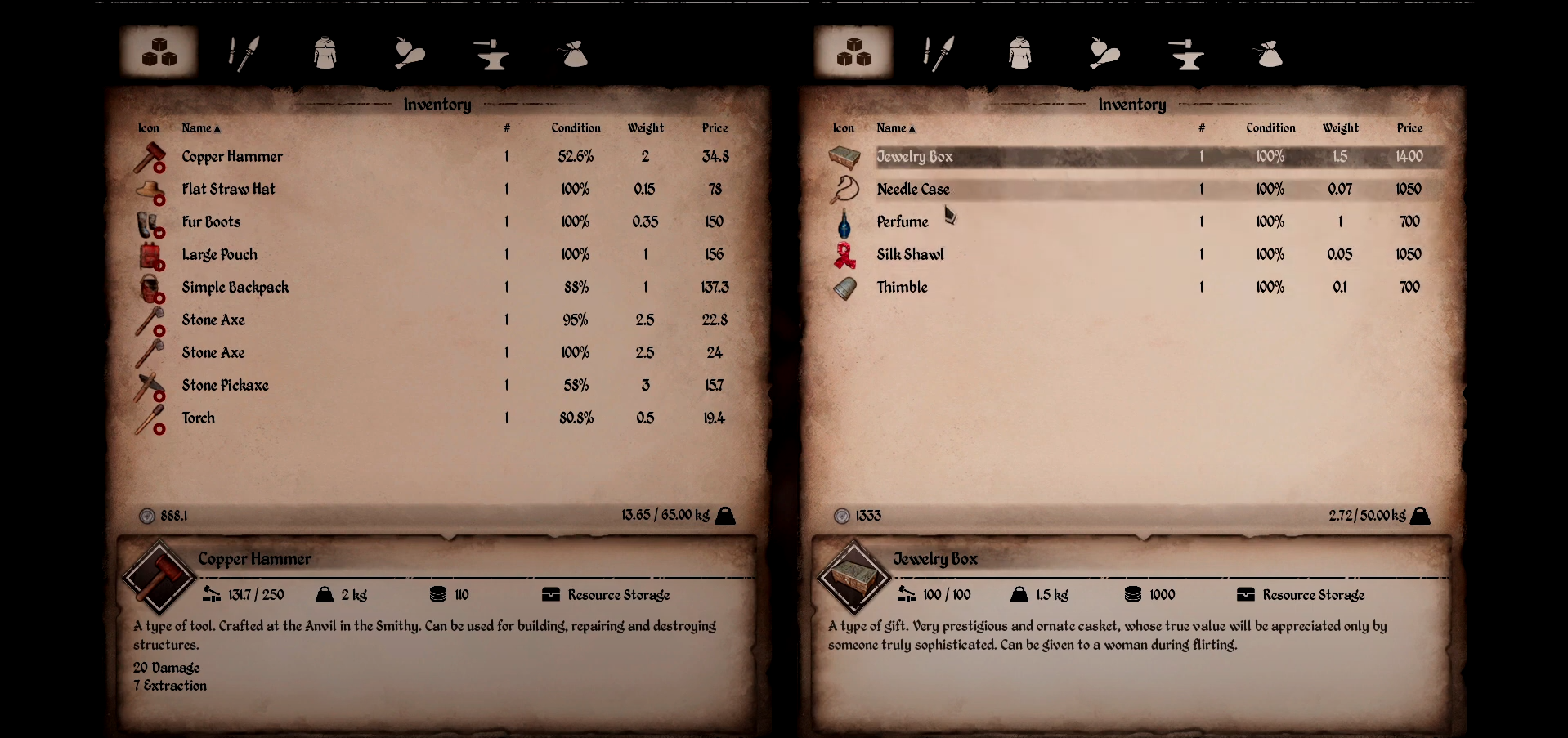Click the Name sort arrow in the merchant inventory
The image size is (1568, 738).
(914, 127)
